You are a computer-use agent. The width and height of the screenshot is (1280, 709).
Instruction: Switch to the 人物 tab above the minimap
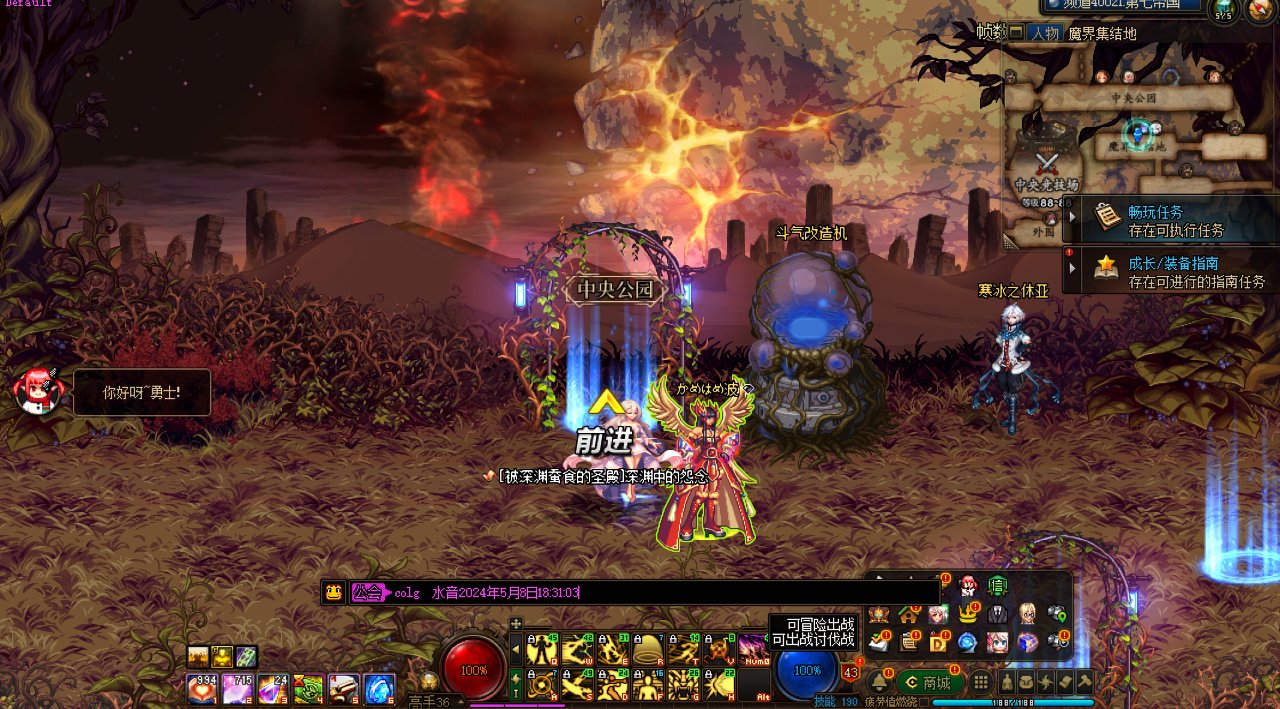point(1045,33)
